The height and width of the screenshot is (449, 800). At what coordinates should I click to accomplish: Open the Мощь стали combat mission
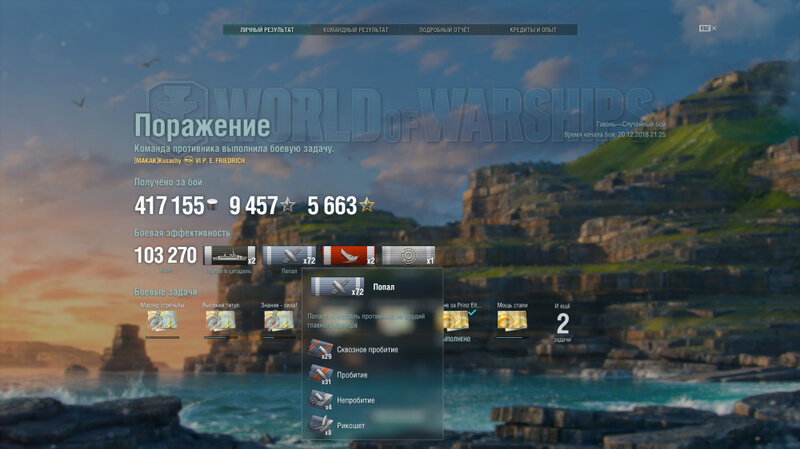pos(513,321)
